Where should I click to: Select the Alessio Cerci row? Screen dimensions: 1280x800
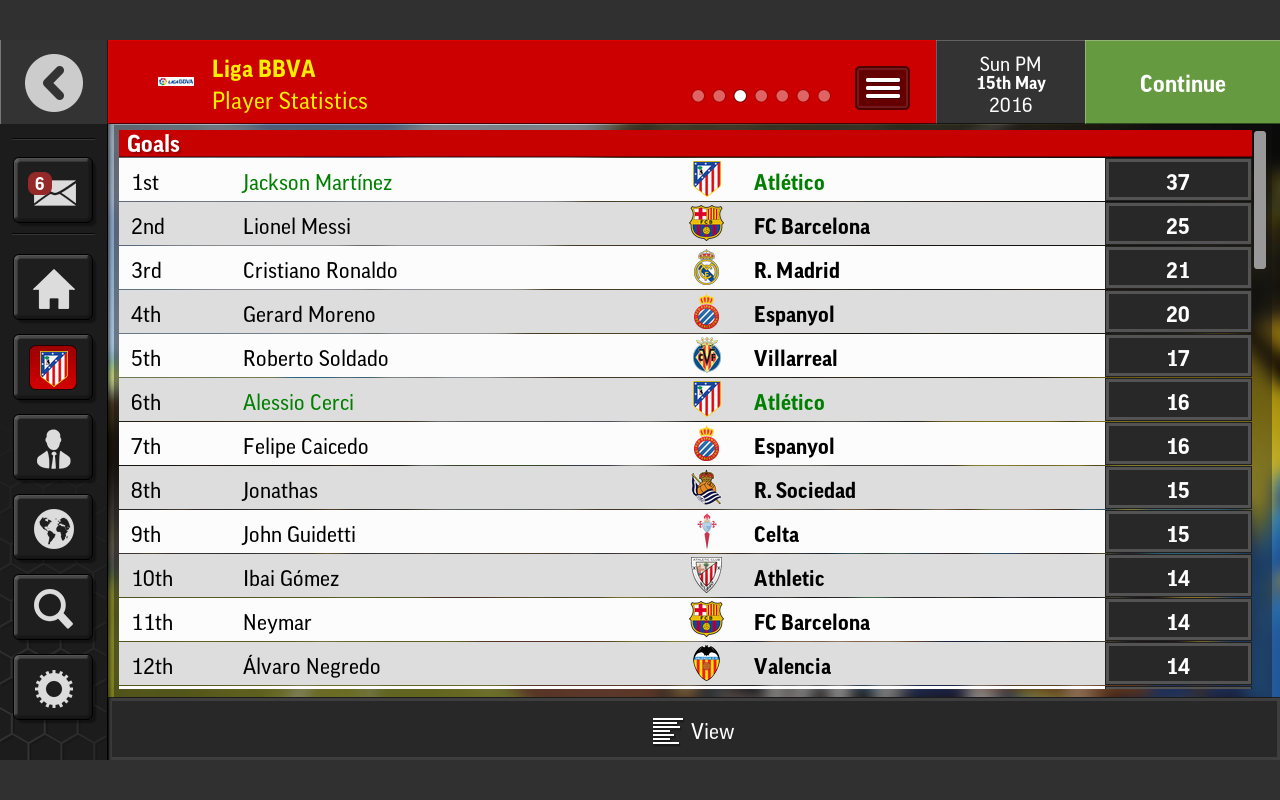click(298, 402)
